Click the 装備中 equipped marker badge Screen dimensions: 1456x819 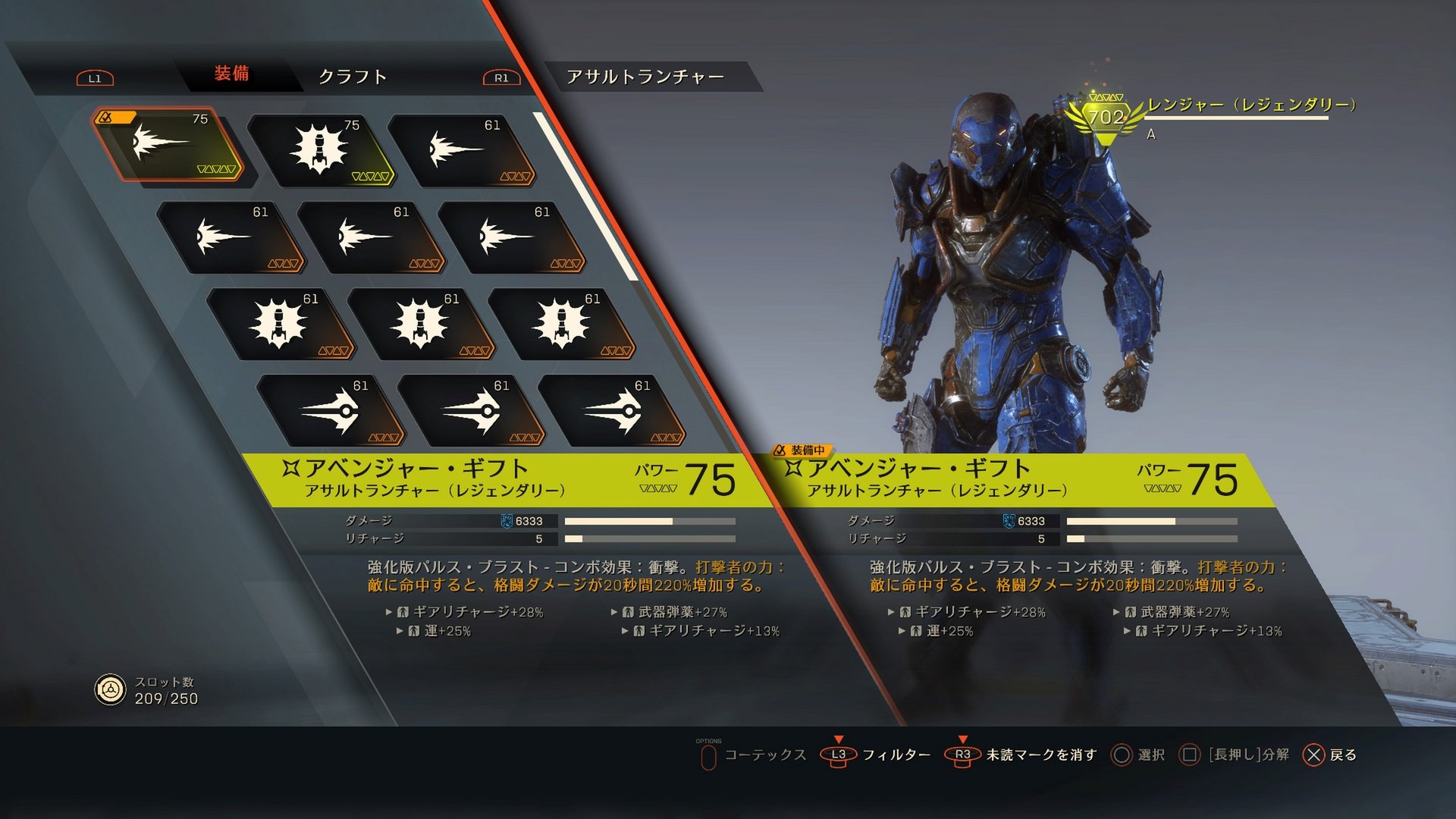point(801,449)
